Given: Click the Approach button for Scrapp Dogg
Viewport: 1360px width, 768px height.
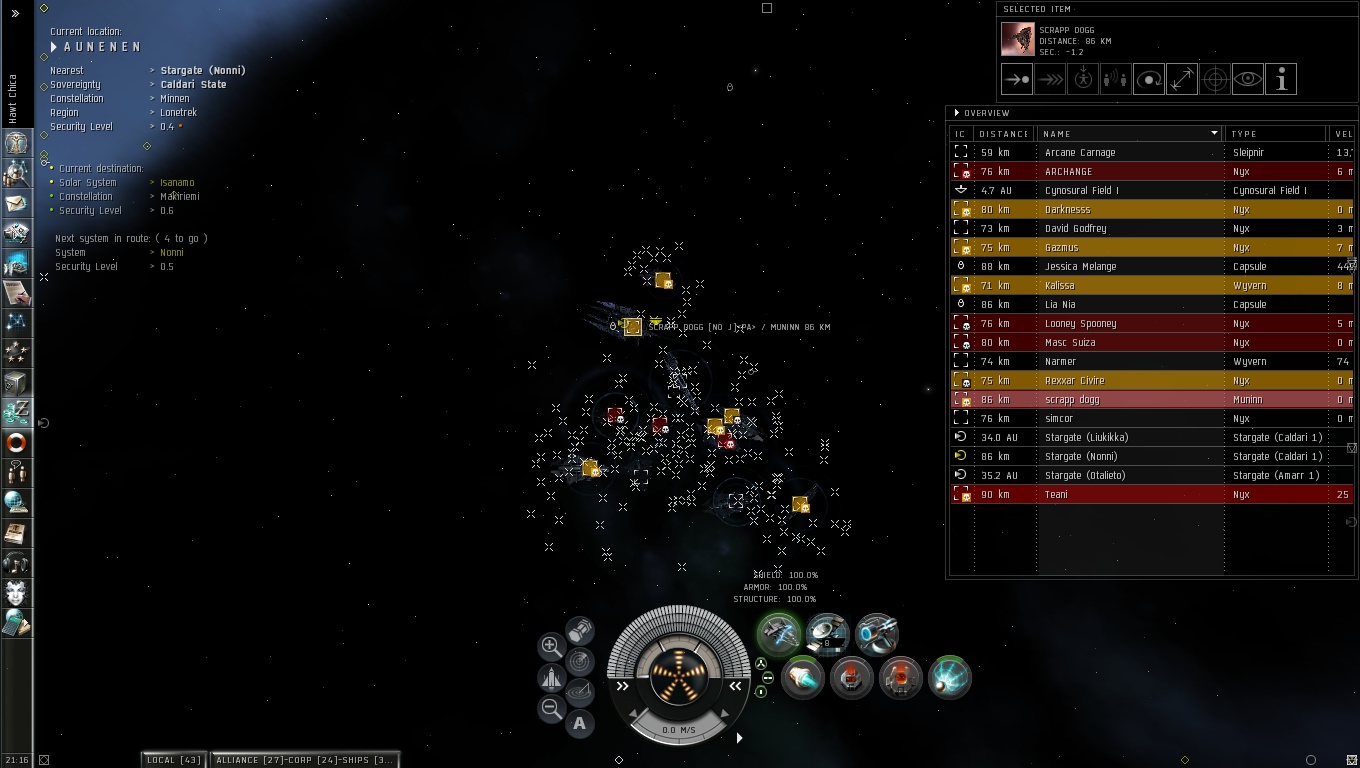Looking at the screenshot, I should click(1017, 80).
